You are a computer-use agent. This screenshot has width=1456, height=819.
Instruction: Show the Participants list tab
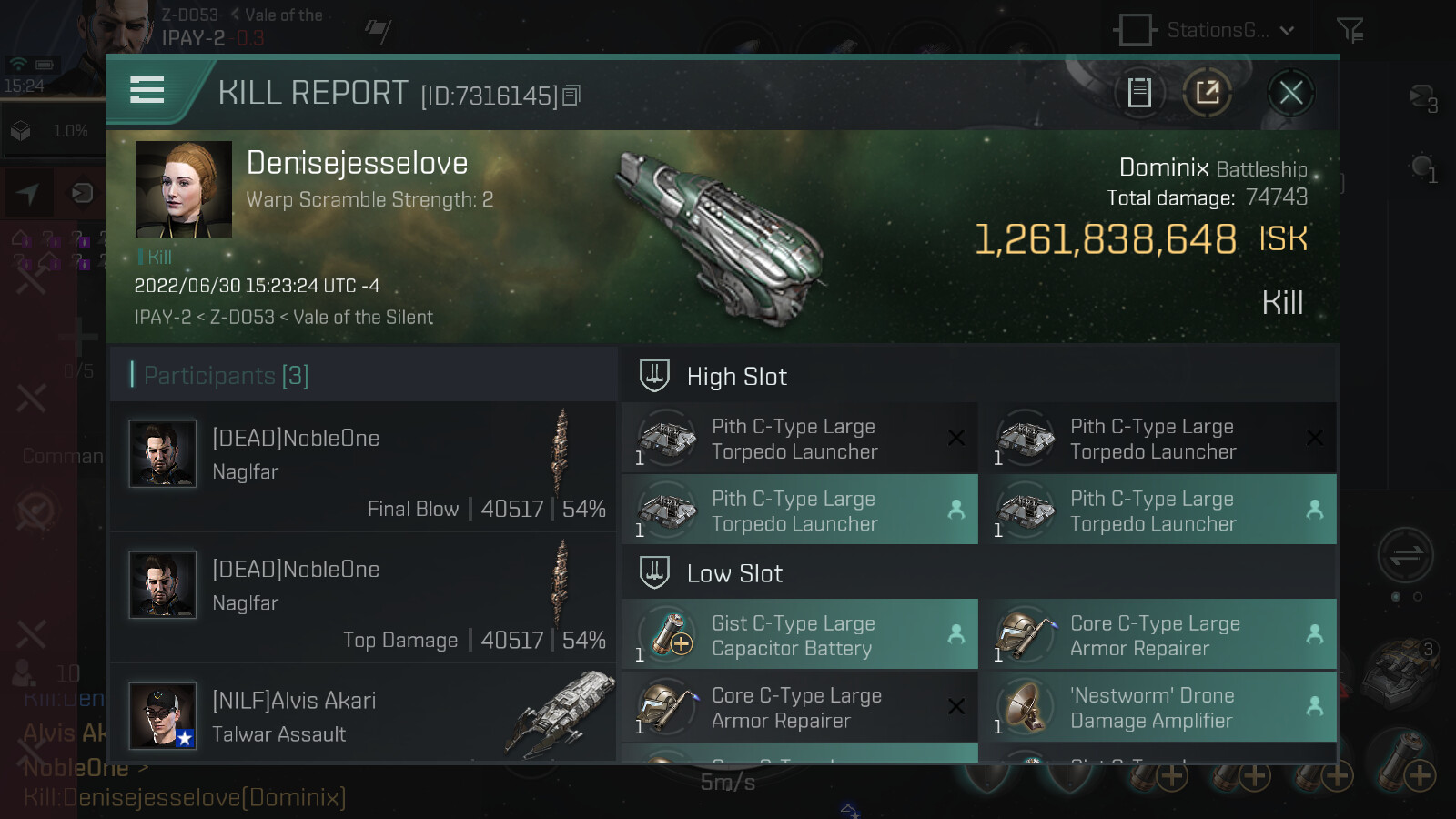[x=226, y=375]
